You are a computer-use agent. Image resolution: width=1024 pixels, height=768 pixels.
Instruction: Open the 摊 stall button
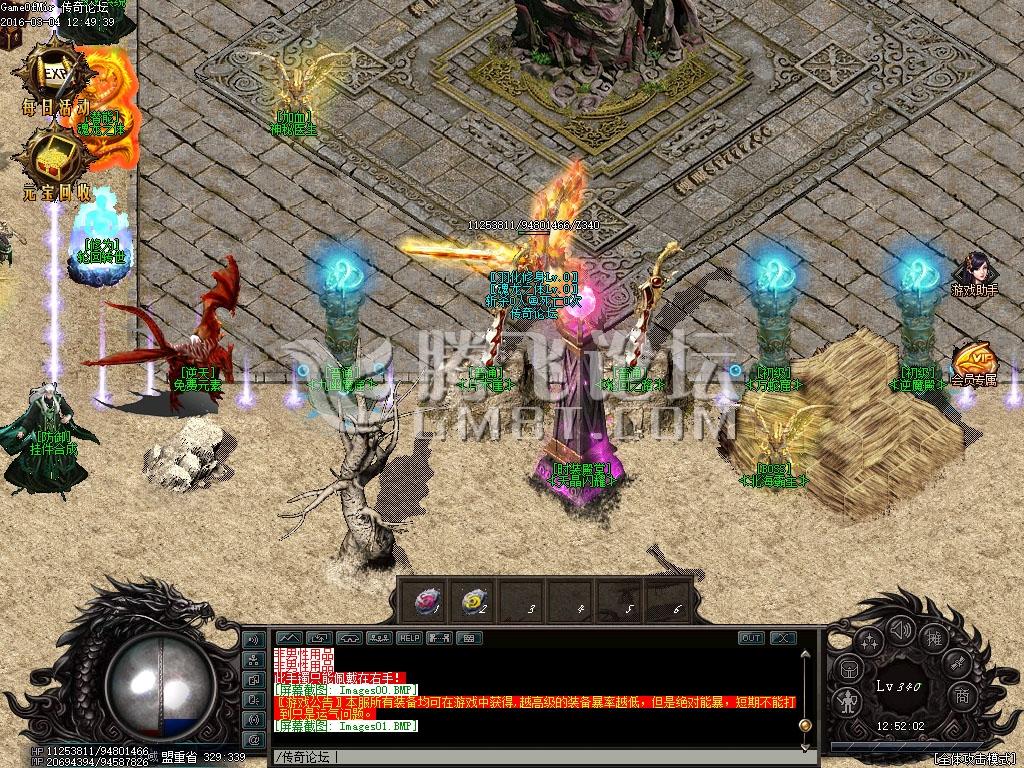point(935,637)
